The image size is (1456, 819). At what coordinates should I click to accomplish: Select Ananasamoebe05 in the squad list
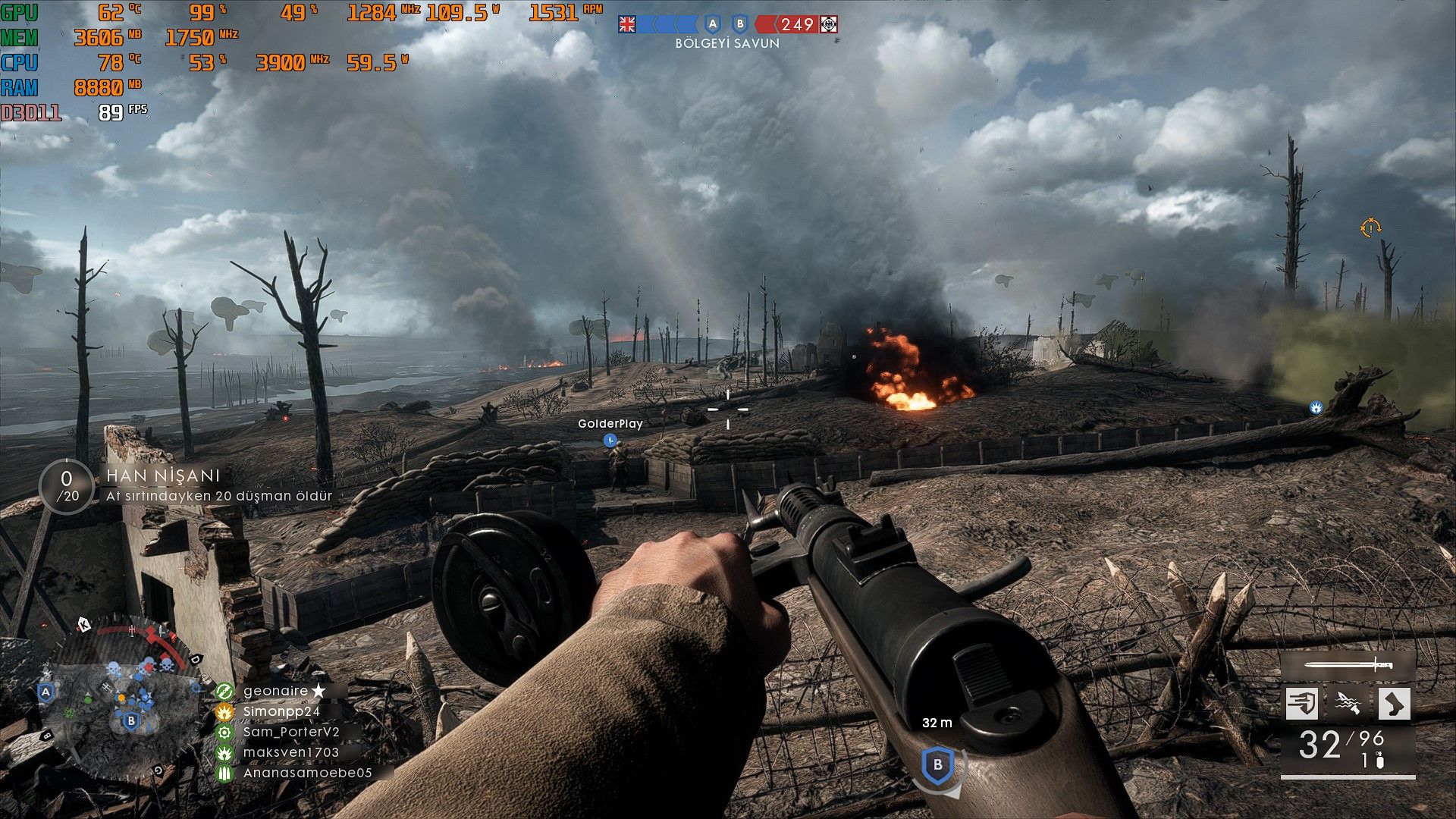(x=307, y=773)
